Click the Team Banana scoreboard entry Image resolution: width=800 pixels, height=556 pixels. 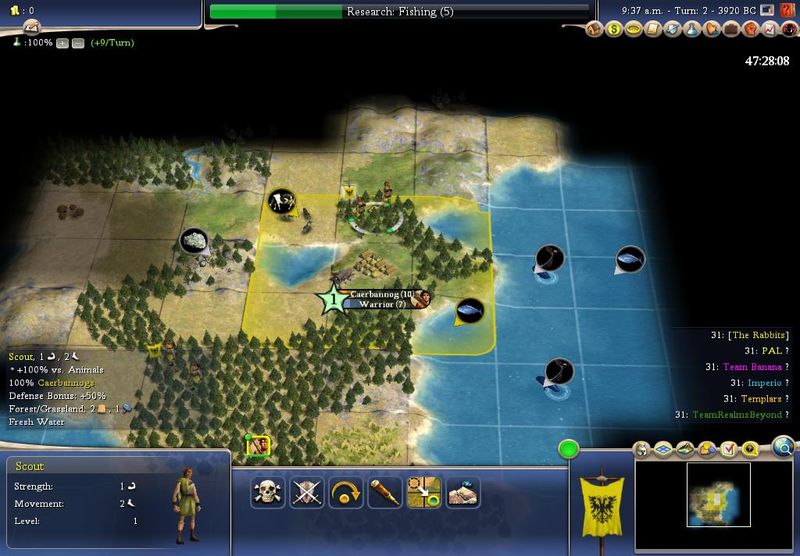click(x=753, y=367)
